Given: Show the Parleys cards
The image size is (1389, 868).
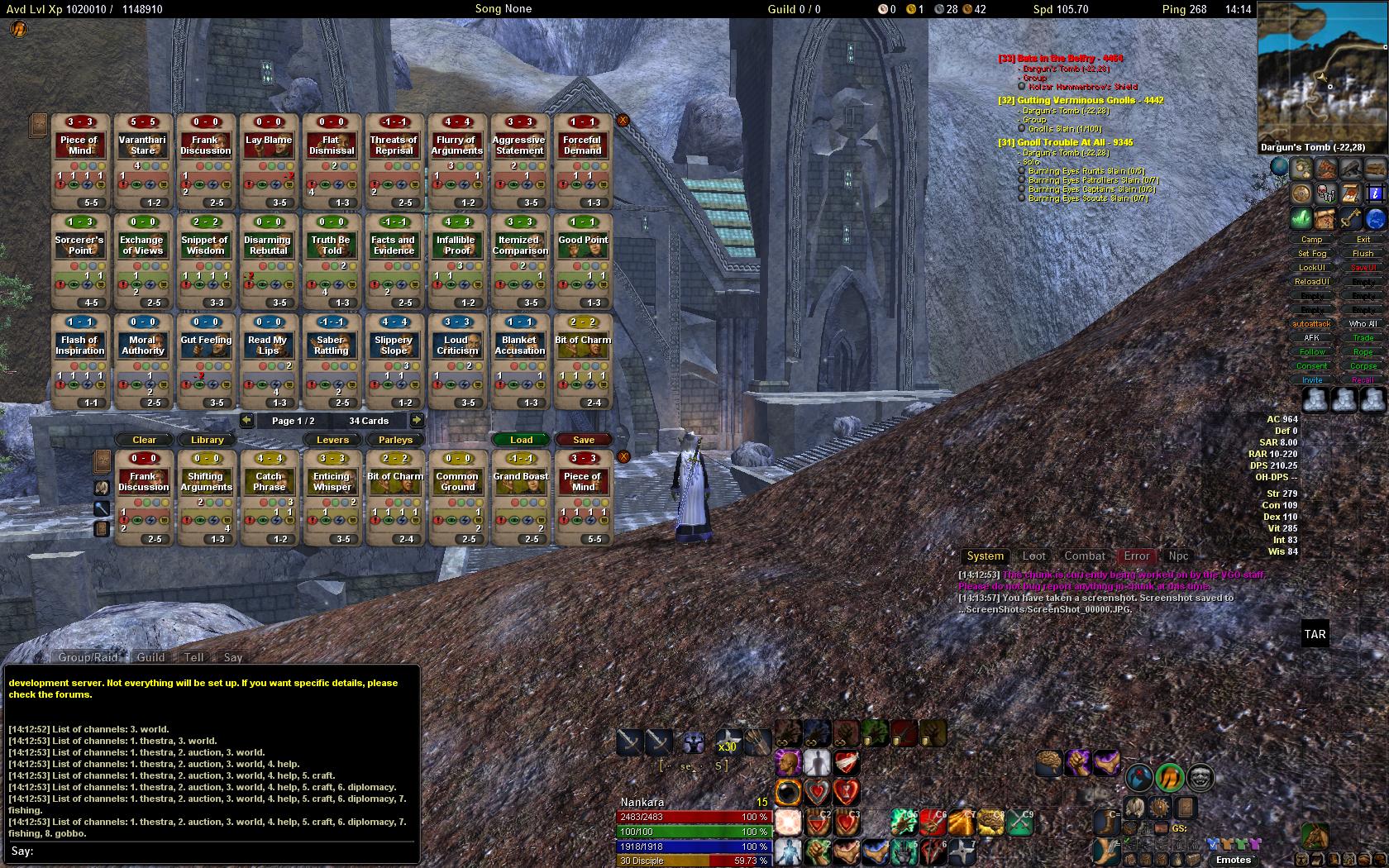Looking at the screenshot, I should [395, 440].
